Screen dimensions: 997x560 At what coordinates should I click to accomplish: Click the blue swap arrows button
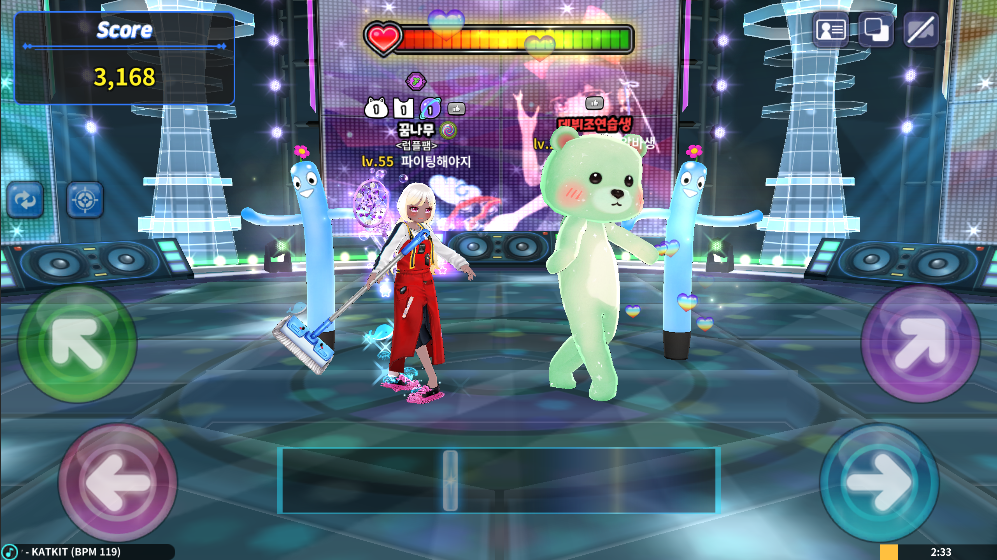click(25, 200)
